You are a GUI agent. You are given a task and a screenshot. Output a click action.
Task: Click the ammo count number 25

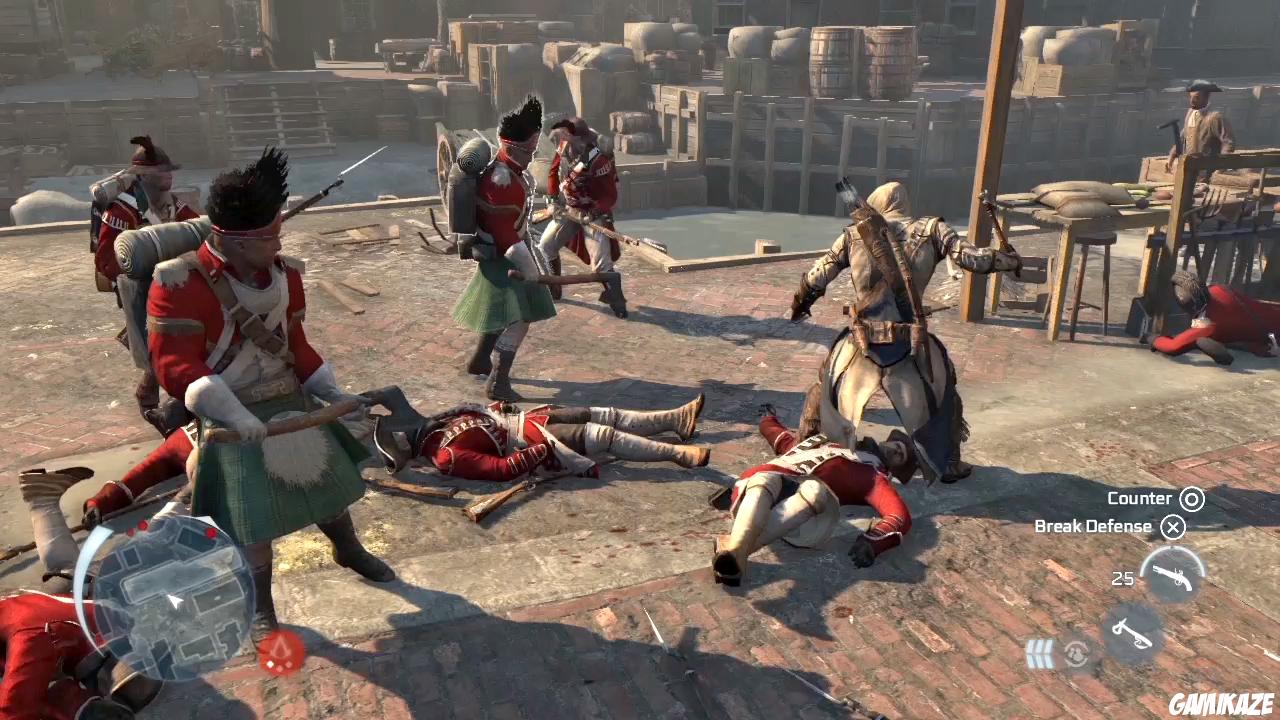1123,577
